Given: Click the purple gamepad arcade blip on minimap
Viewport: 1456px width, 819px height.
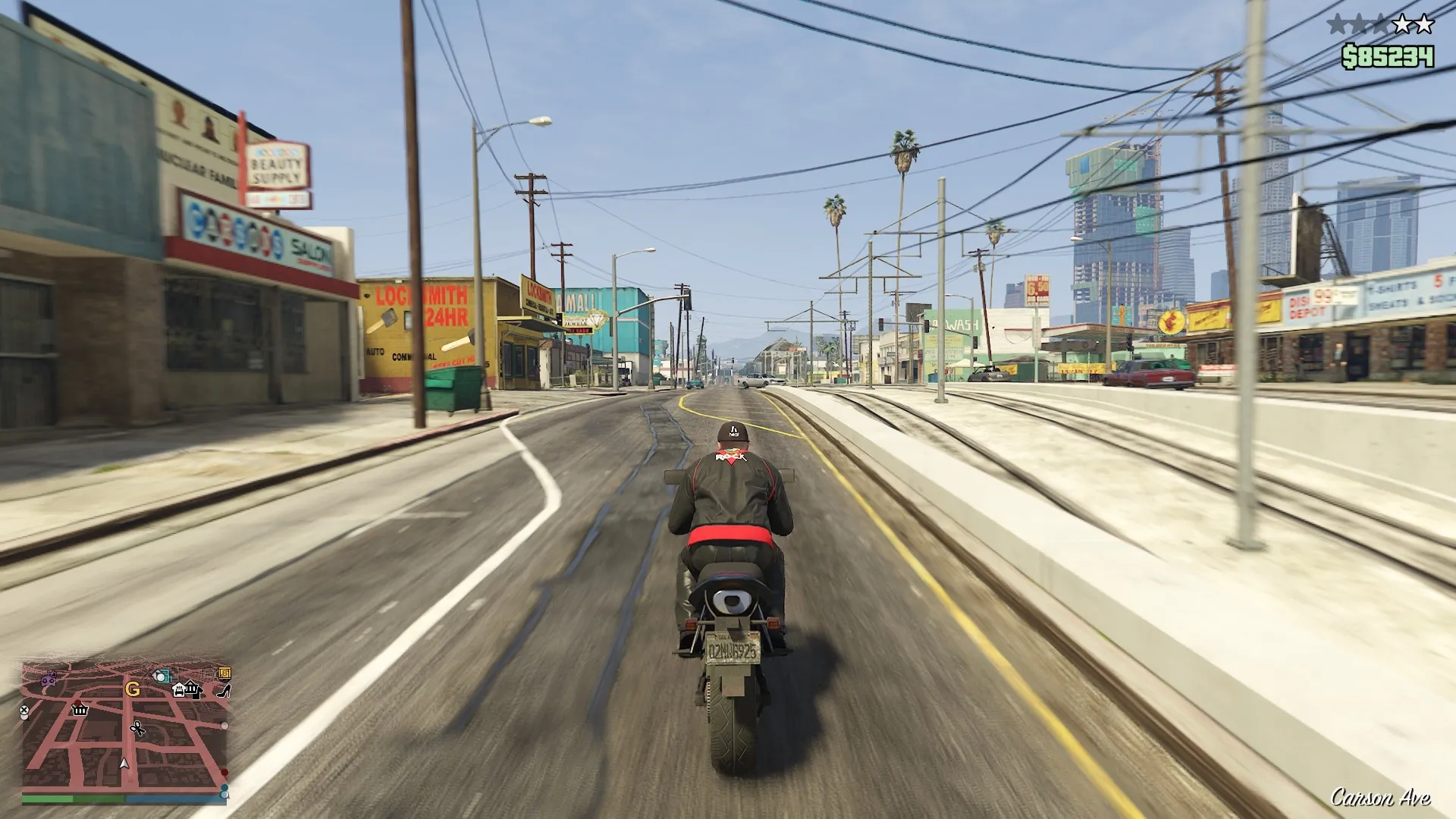Looking at the screenshot, I should click(49, 679).
